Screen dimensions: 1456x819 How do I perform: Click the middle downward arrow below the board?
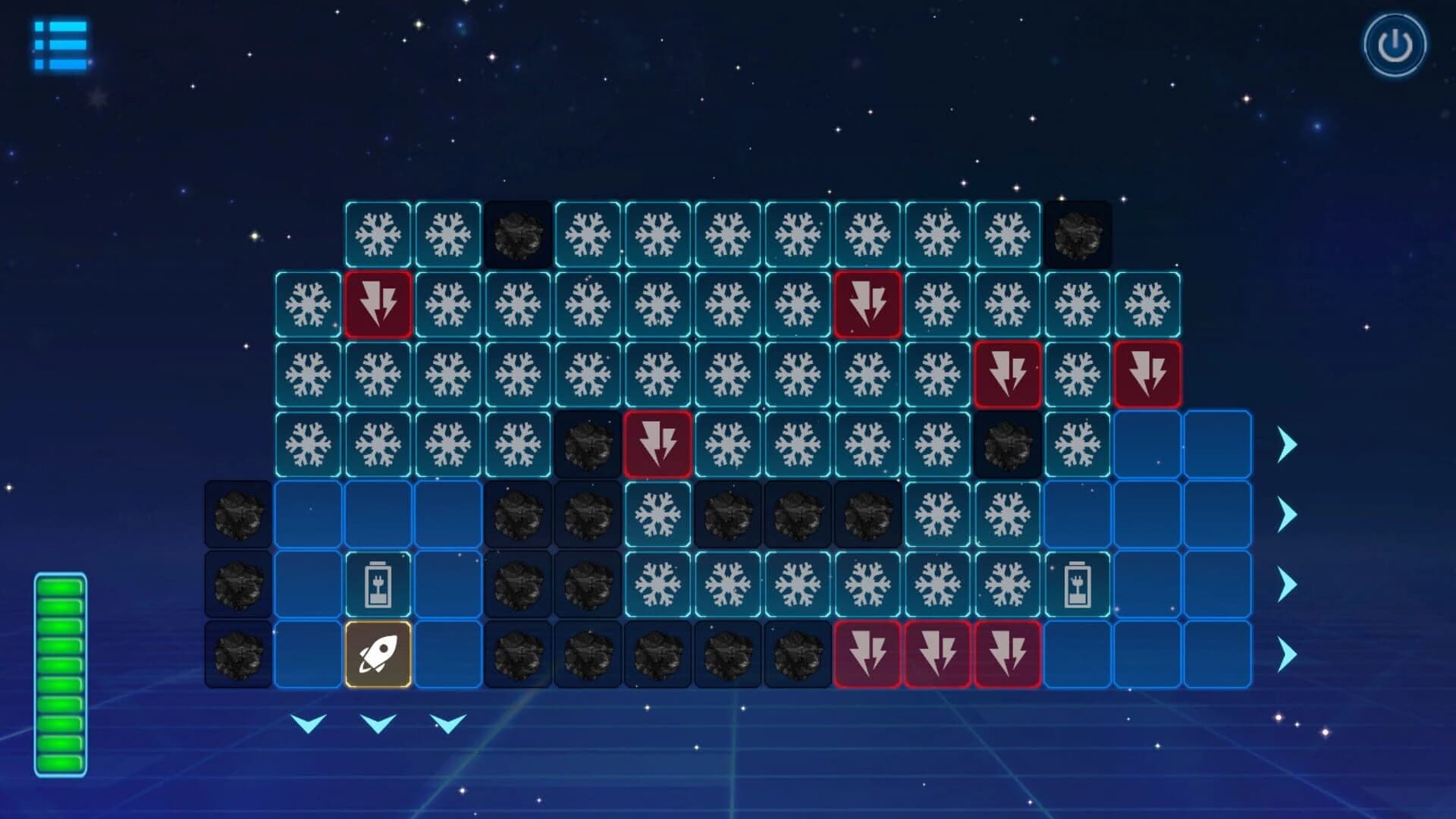tap(377, 724)
